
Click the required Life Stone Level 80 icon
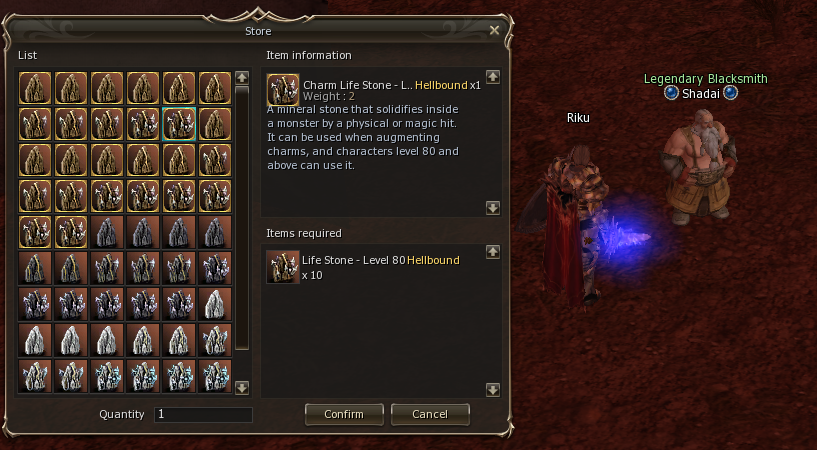click(283, 267)
